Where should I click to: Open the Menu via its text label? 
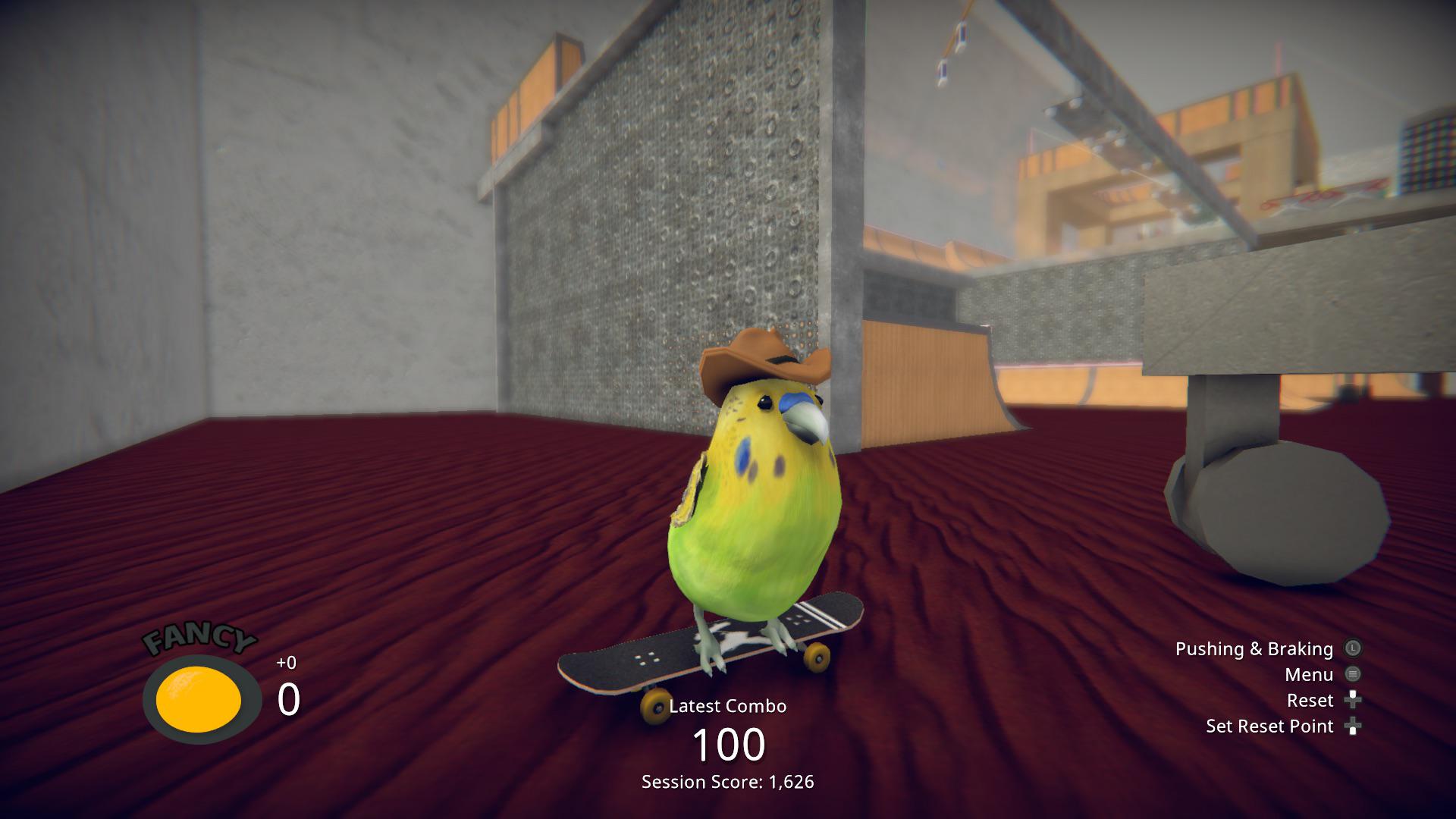(x=1310, y=674)
